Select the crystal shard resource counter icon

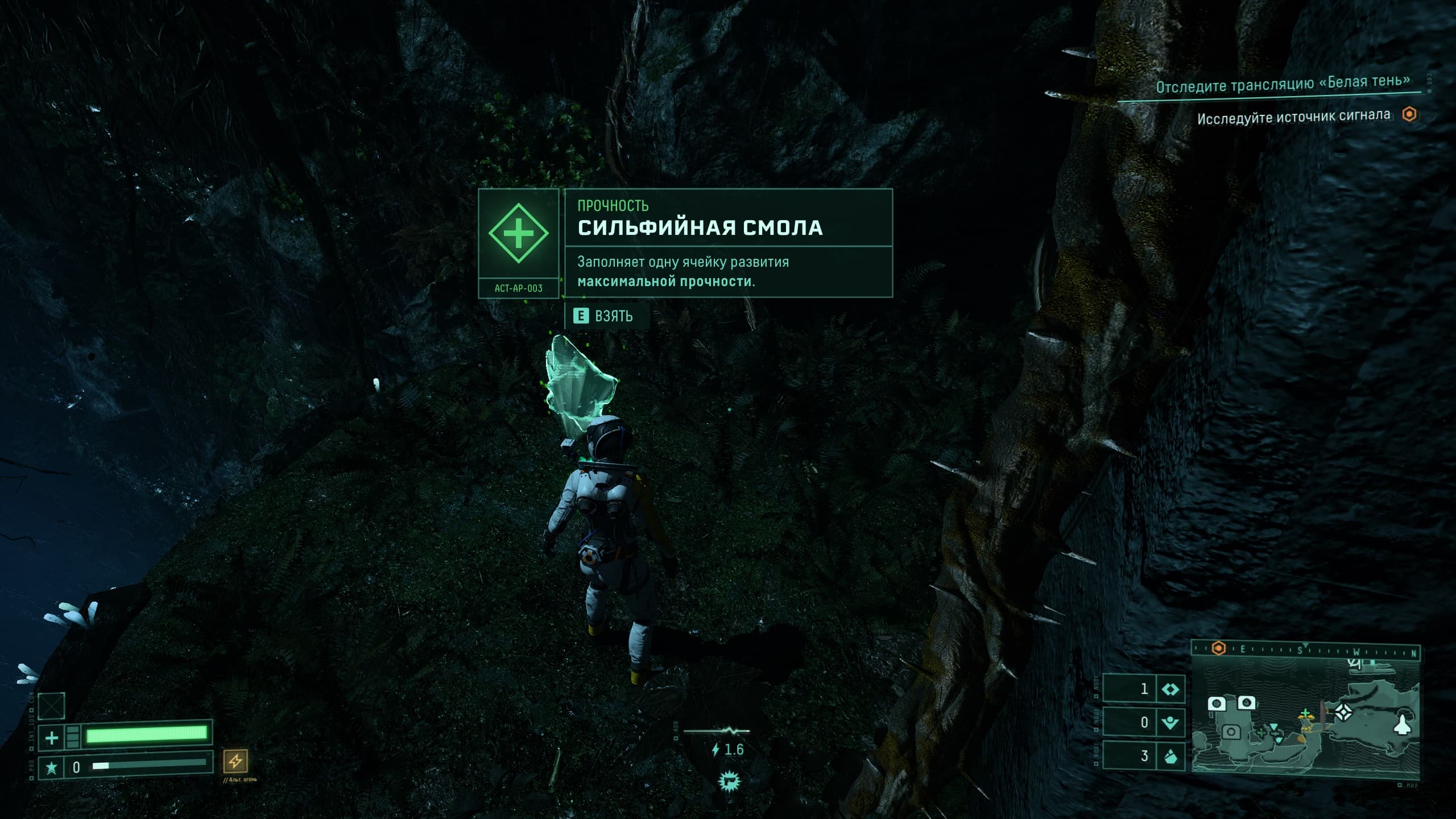[1170, 756]
